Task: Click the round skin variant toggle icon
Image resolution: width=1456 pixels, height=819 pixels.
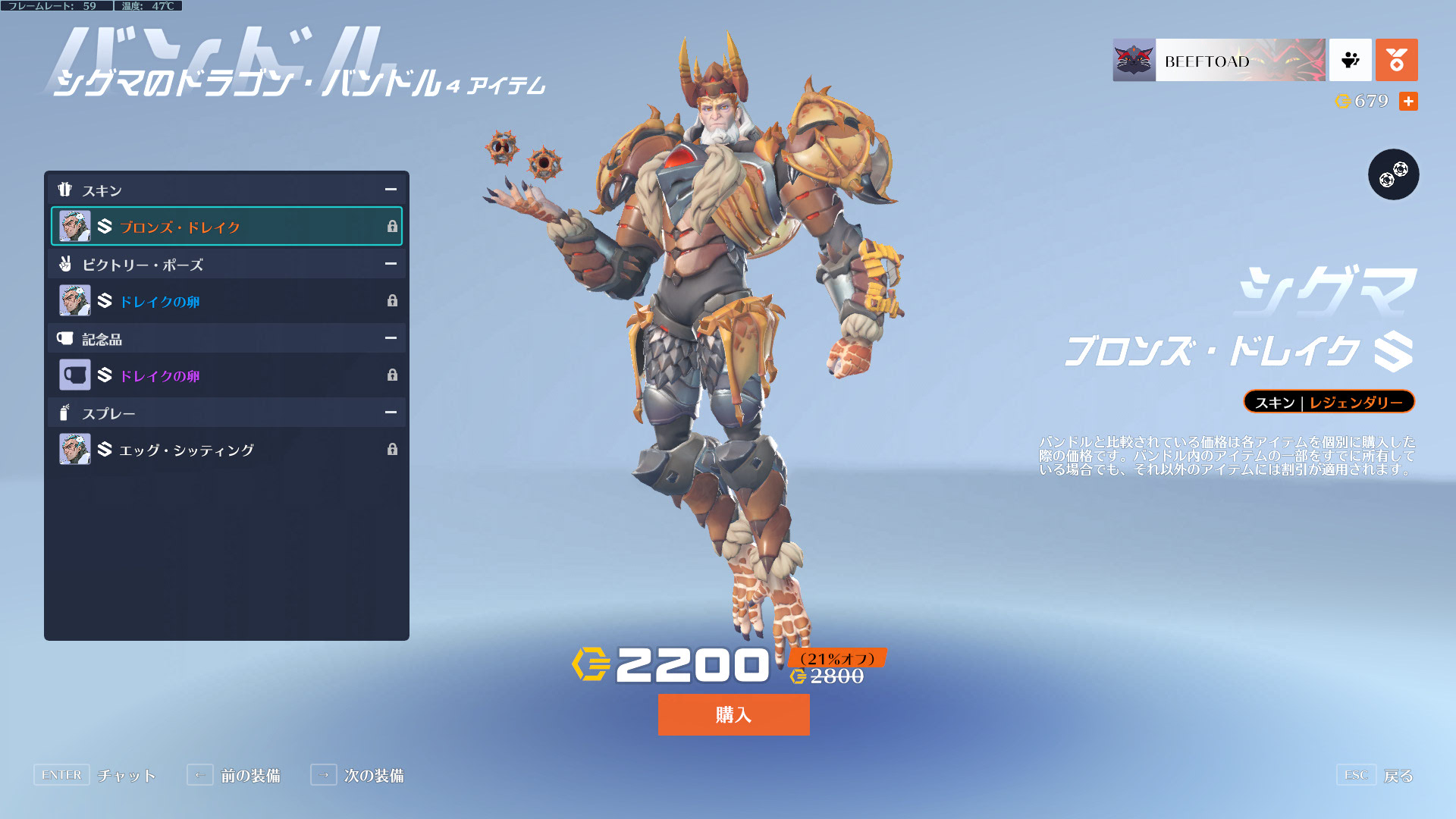Action: pos(1393,174)
